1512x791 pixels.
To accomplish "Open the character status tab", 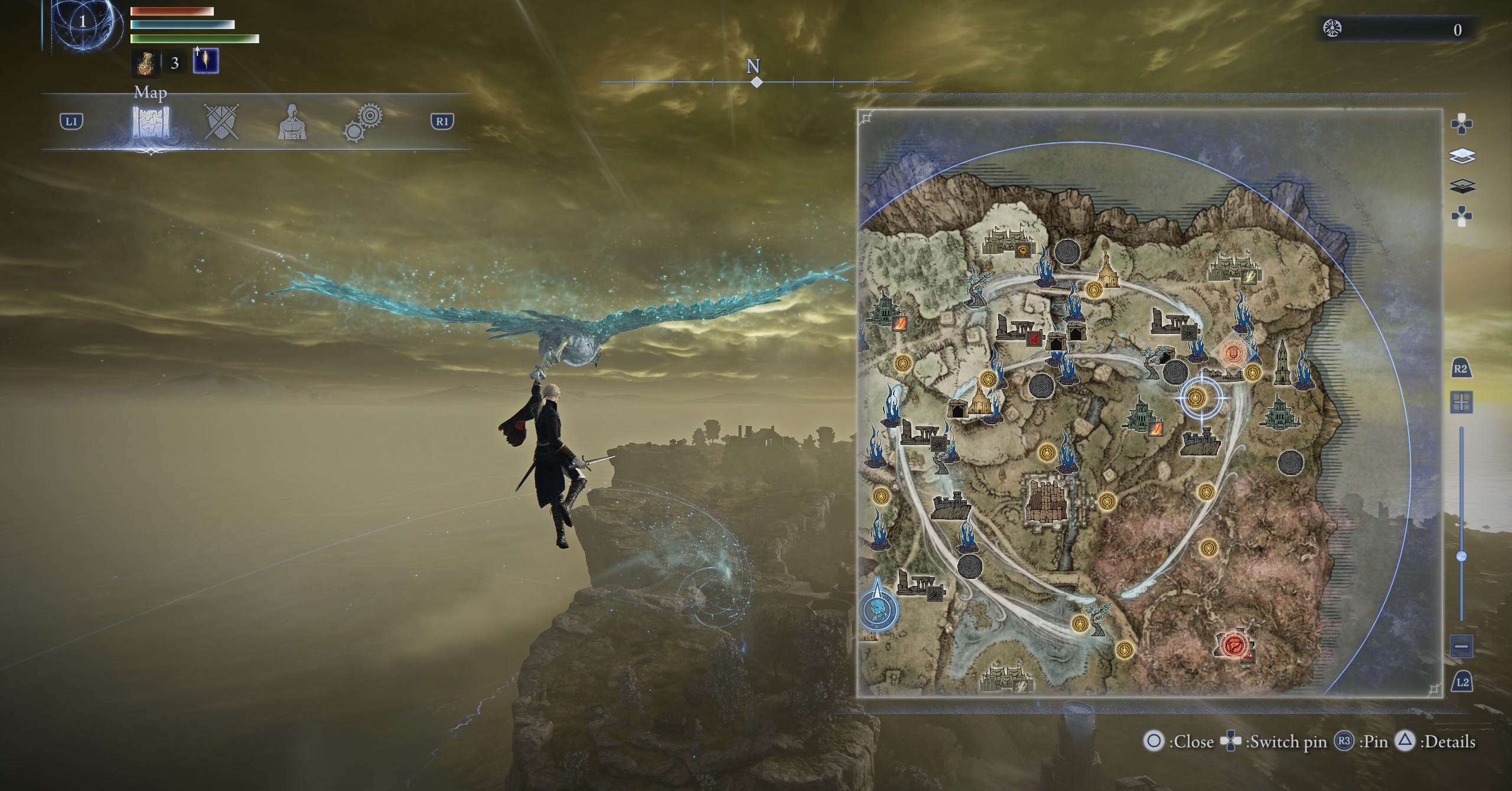I will pyautogui.click(x=292, y=122).
